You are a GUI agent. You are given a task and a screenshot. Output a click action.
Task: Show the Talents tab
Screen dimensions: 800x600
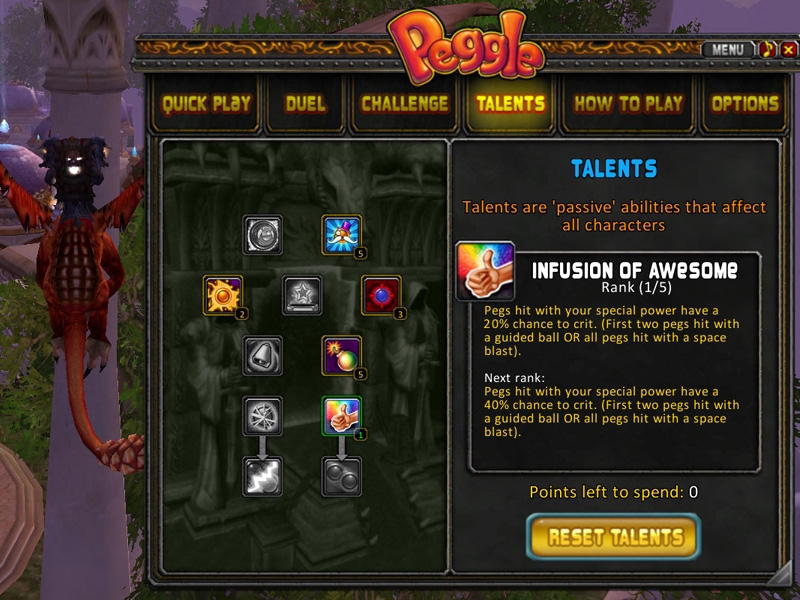click(510, 103)
